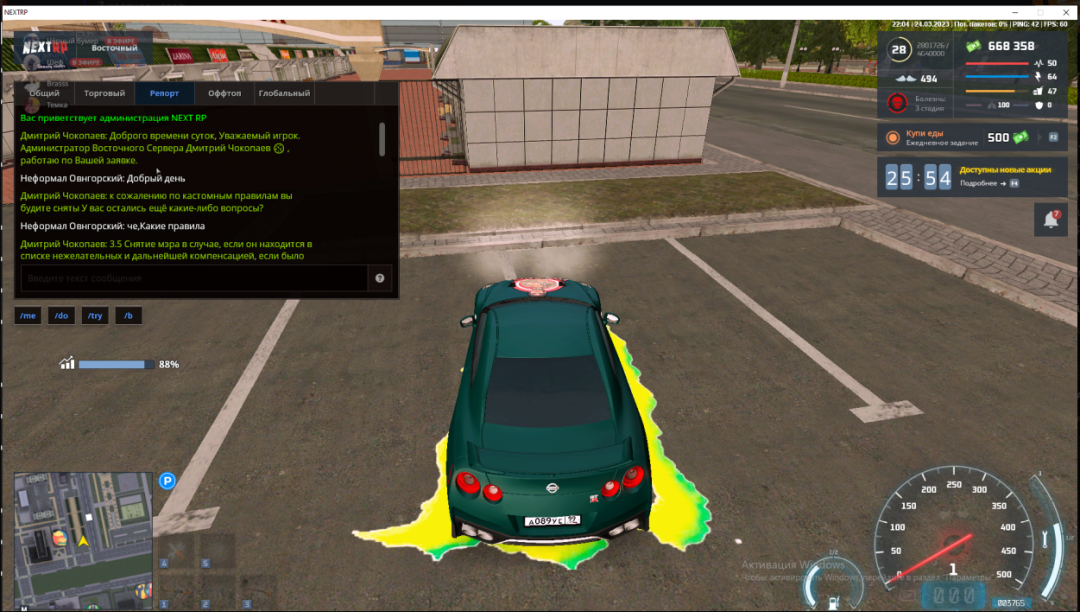Screen dimensions: 1080x612
Task: Open the notifications bell
Action: coord(1051,220)
